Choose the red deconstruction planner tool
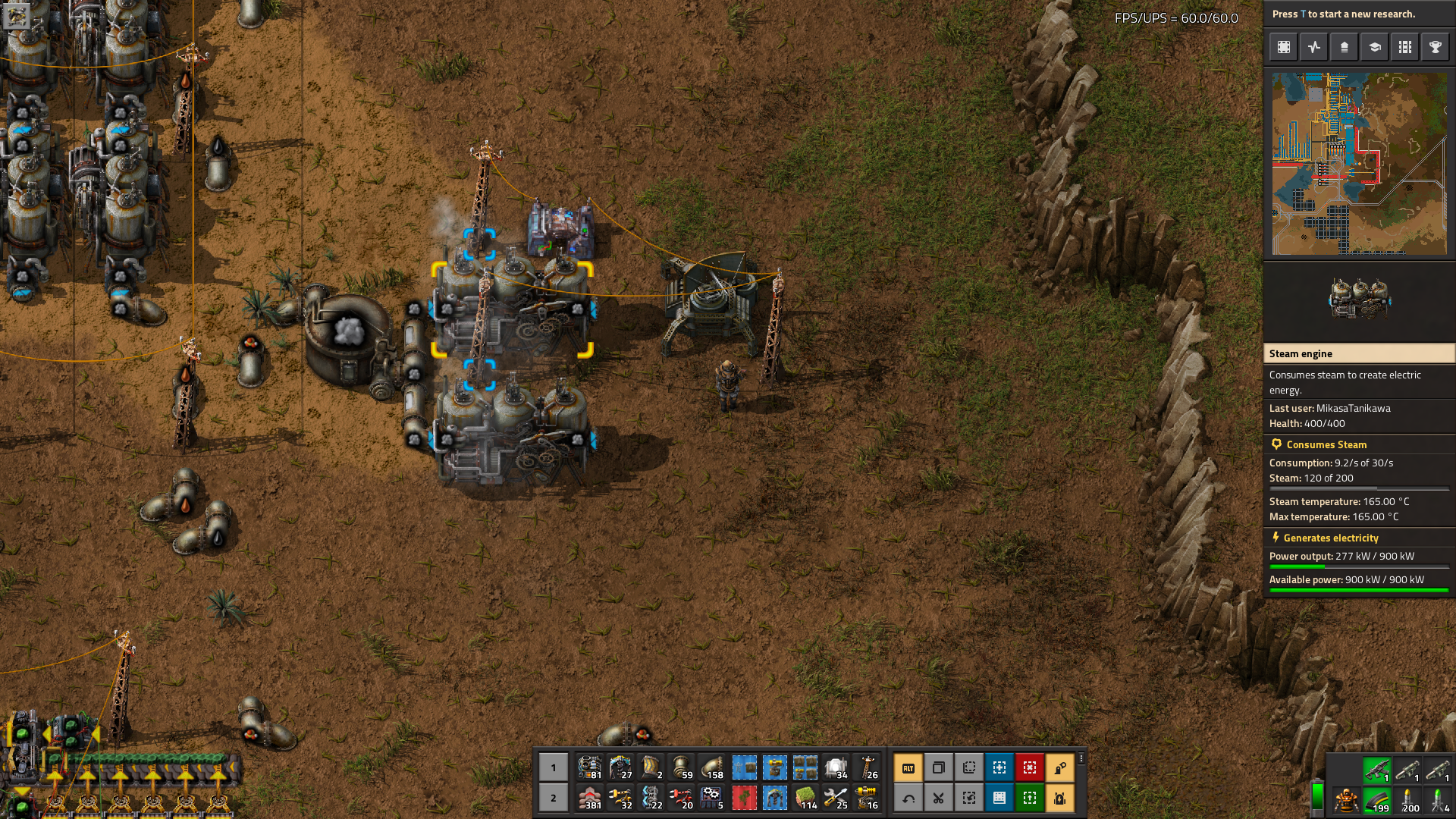1456x819 pixels. pyautogui.click(x=1030, y=767)
